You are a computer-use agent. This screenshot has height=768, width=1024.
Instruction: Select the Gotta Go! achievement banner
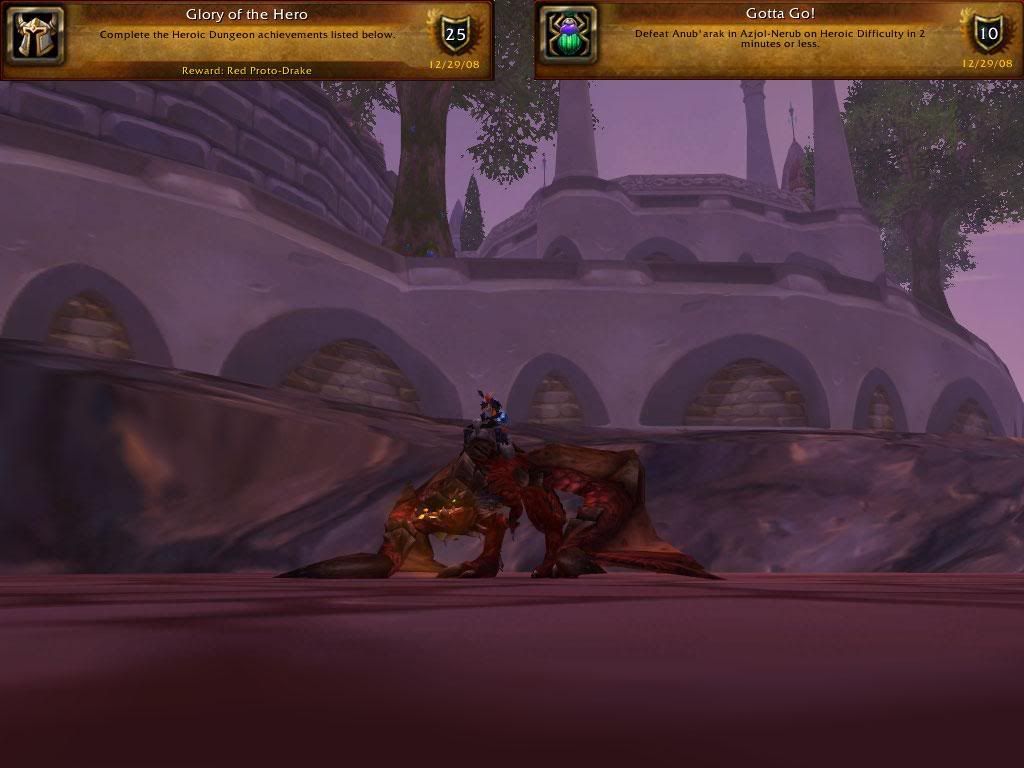tap(778, 40)
